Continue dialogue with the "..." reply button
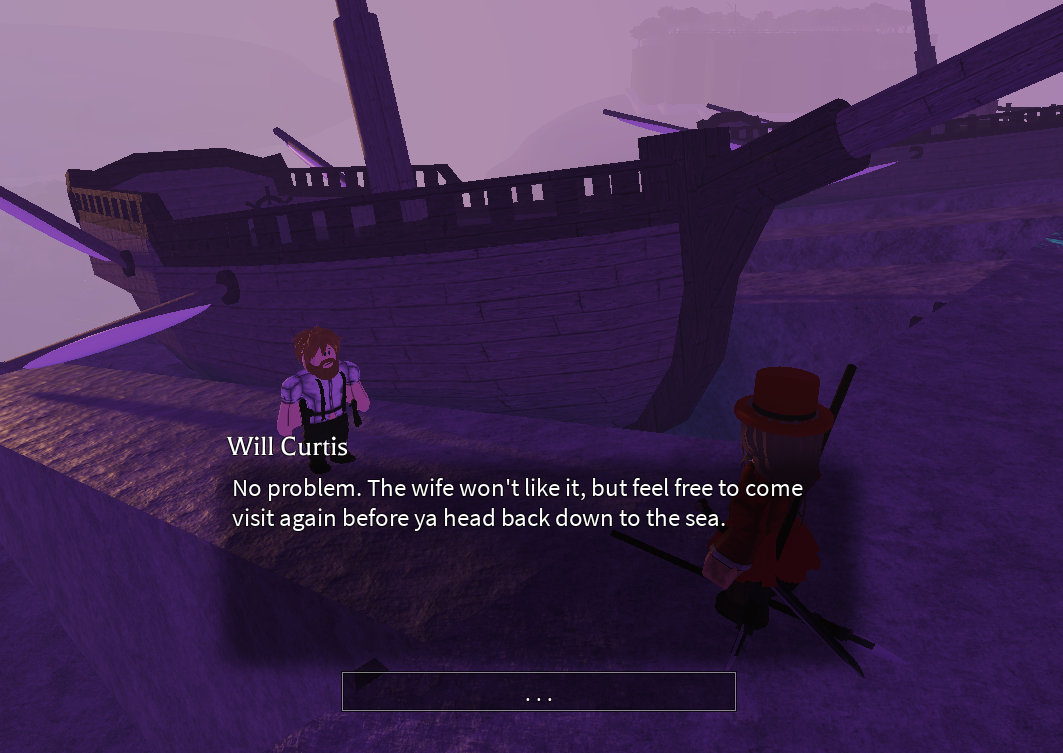Viewport: 1063px width, 753px height. [538, 692]
